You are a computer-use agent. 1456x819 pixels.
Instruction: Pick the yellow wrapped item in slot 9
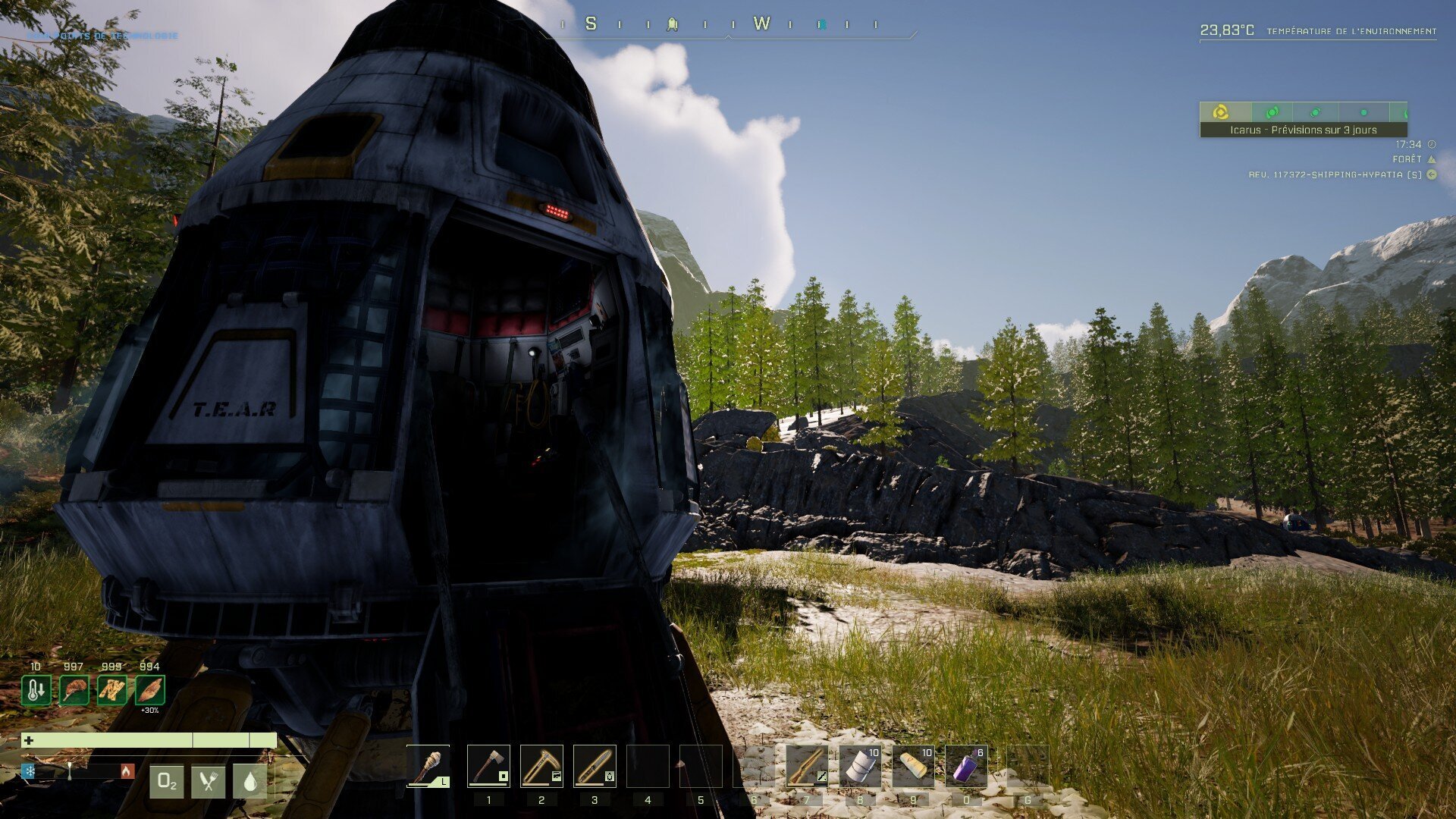point(913,767)
